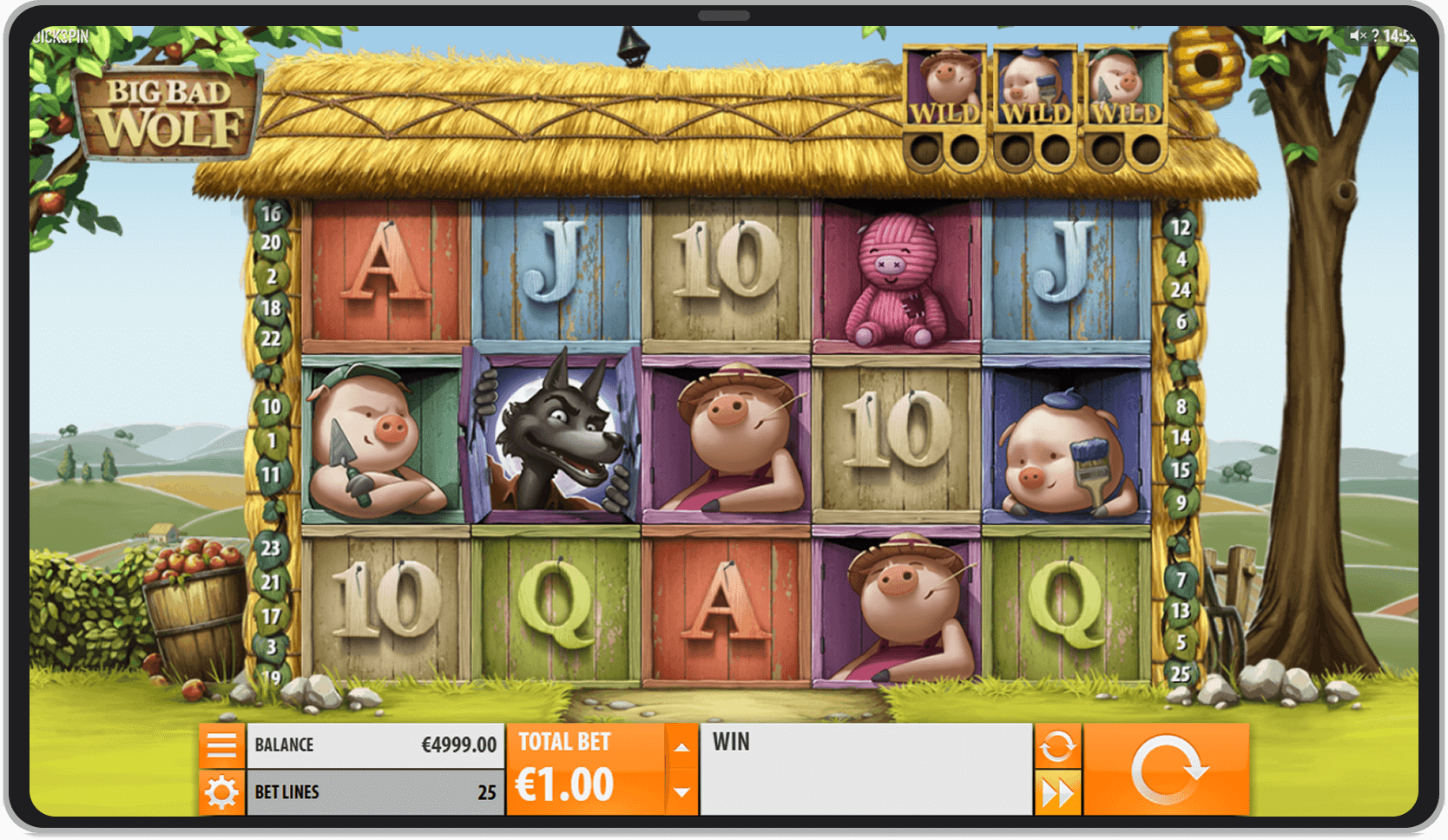Start a spin with the spin button

1168,767
